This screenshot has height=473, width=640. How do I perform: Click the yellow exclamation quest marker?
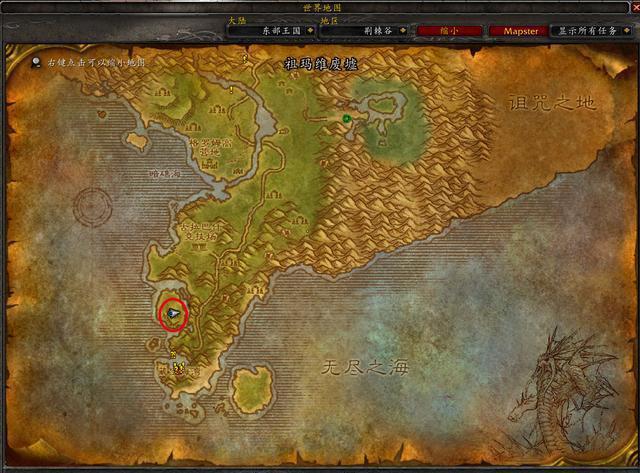(x=232, y=89)
